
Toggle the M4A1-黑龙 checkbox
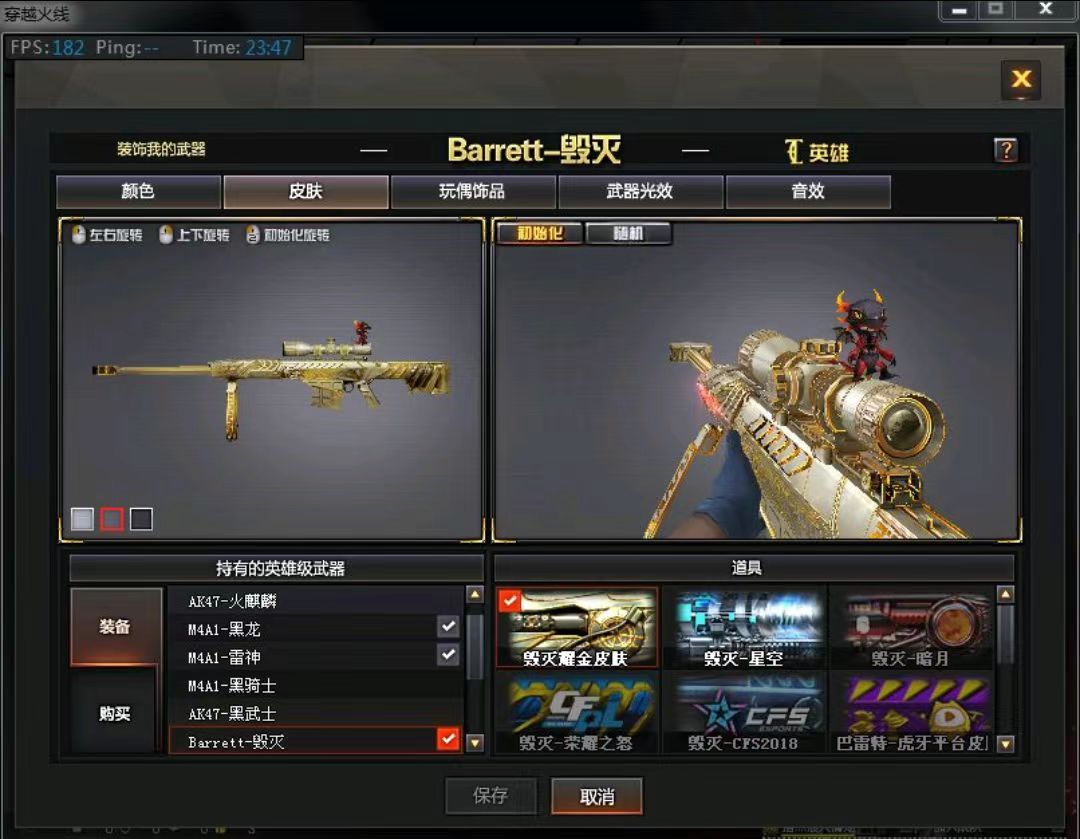tap(448, 627)
